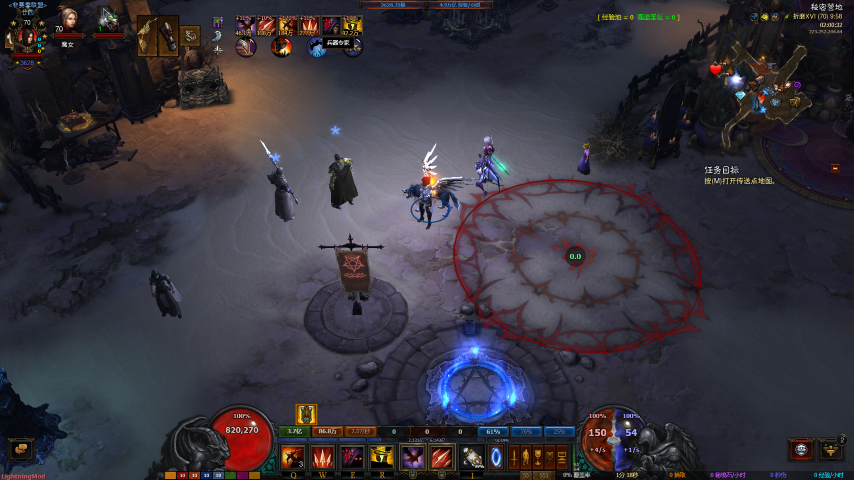Trigger the R skill with the yellow hooded figure
The image size is (854, 480).
pos(381,458)
